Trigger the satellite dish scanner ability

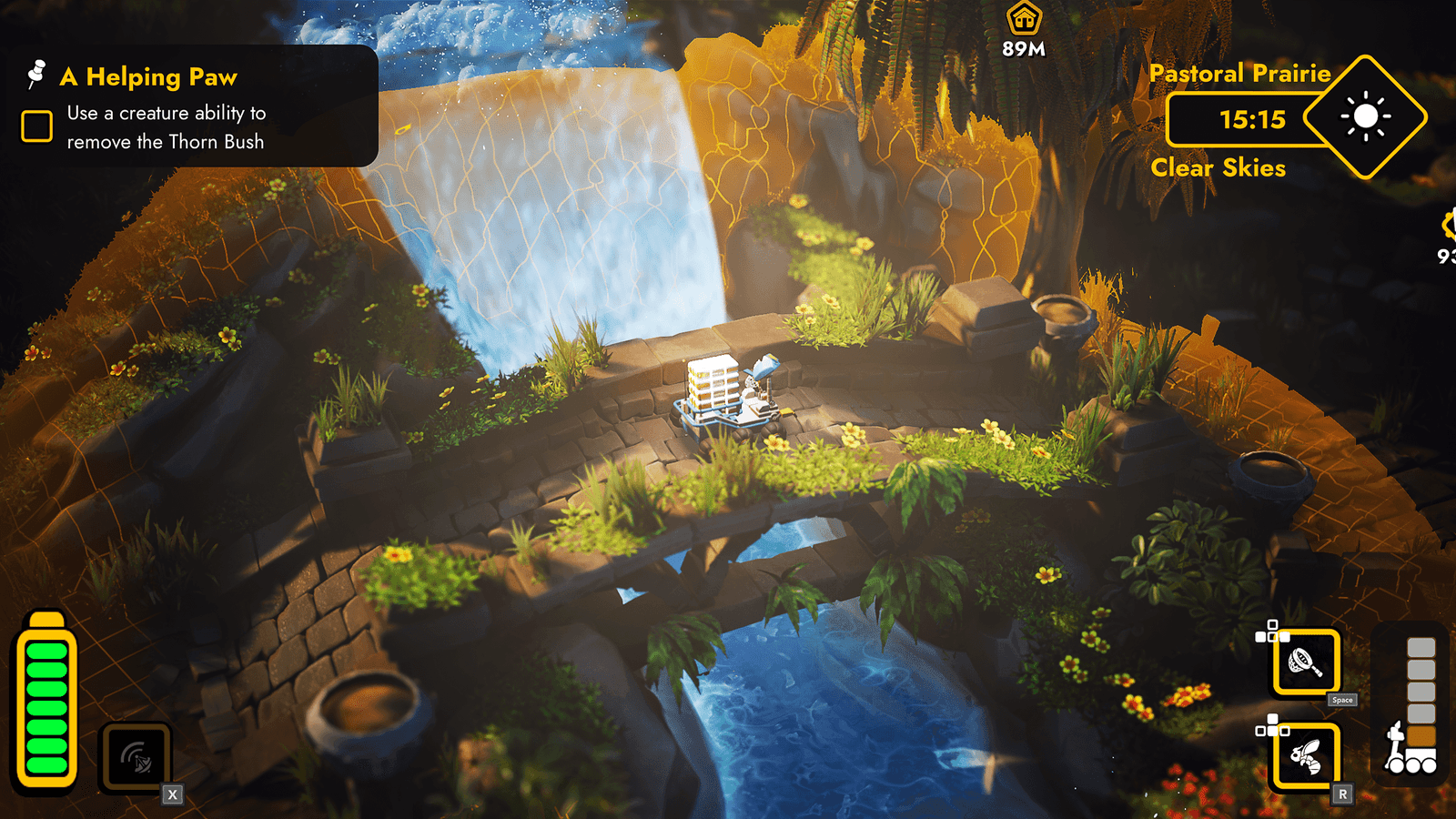click(x=136, y=757)
